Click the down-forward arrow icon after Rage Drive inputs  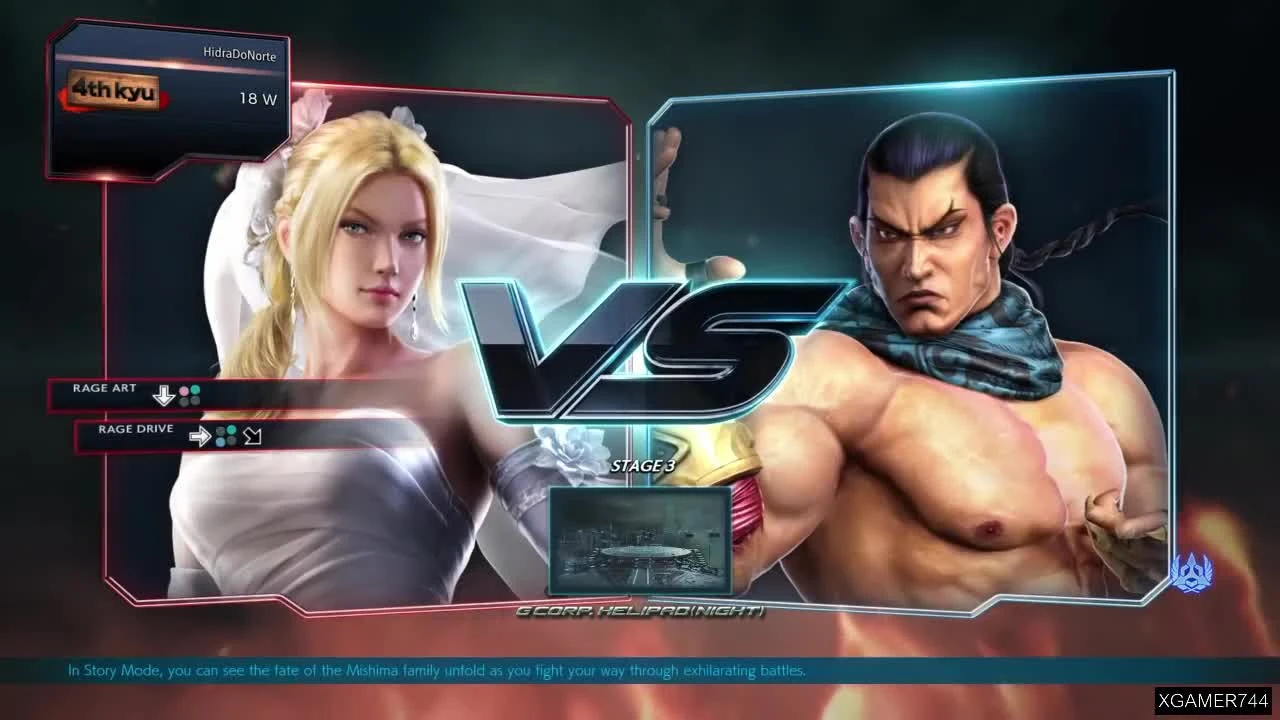coord(252,436)
